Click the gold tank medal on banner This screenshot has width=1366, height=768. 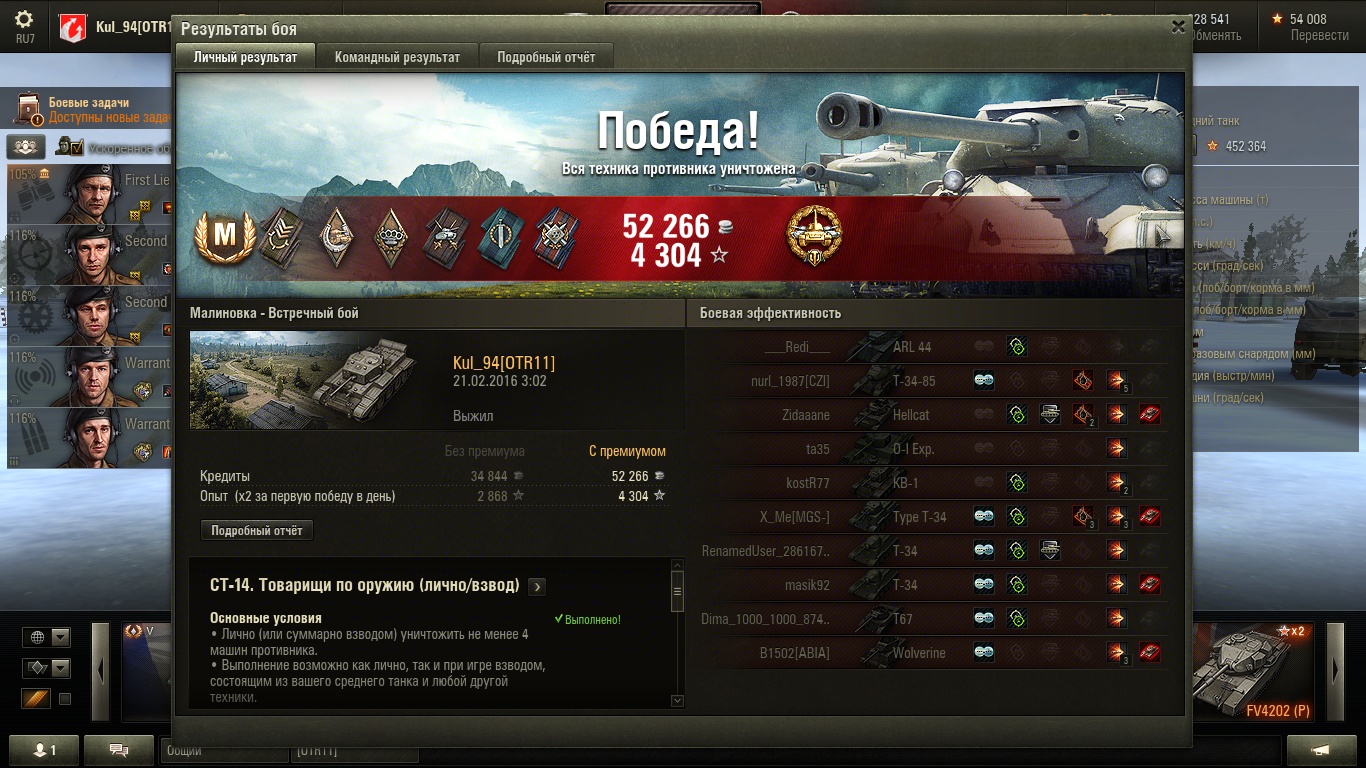tap(814, 236)
